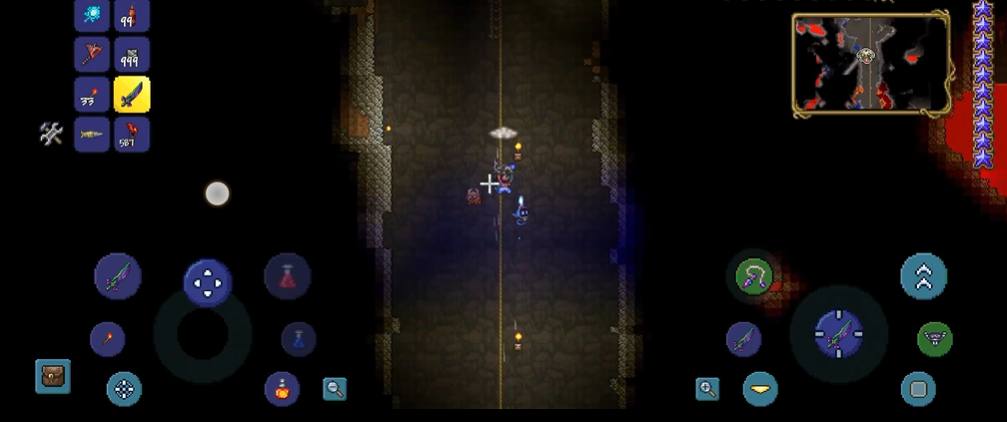Select the red torch stack of 587
Screen dimensions: 1007x422
coord(132,134)
